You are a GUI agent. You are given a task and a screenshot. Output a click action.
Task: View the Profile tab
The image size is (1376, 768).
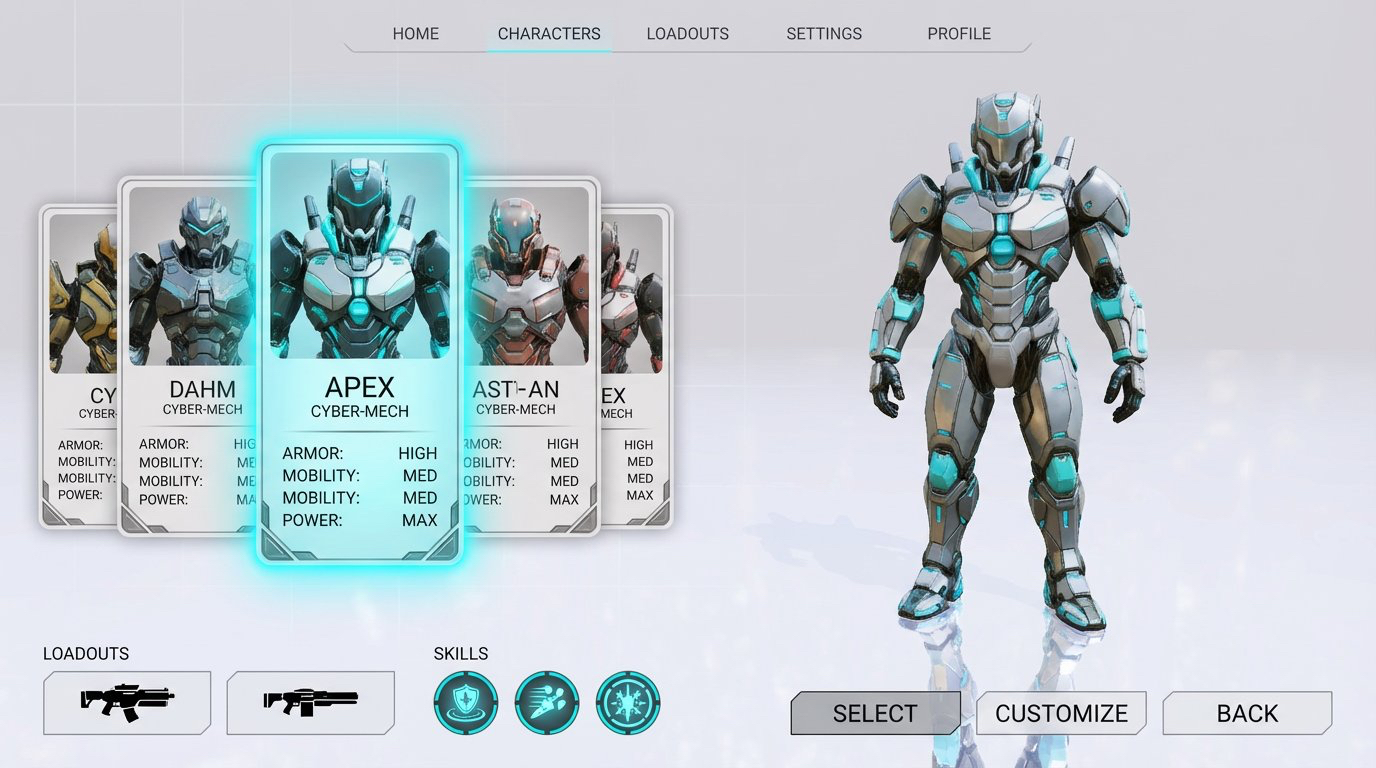click(x=958, y=34)
